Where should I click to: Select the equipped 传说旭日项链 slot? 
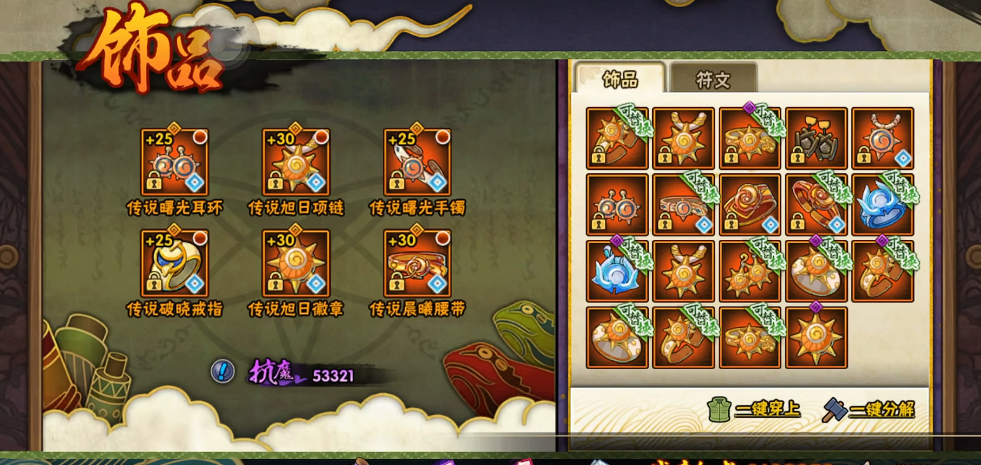295,161
